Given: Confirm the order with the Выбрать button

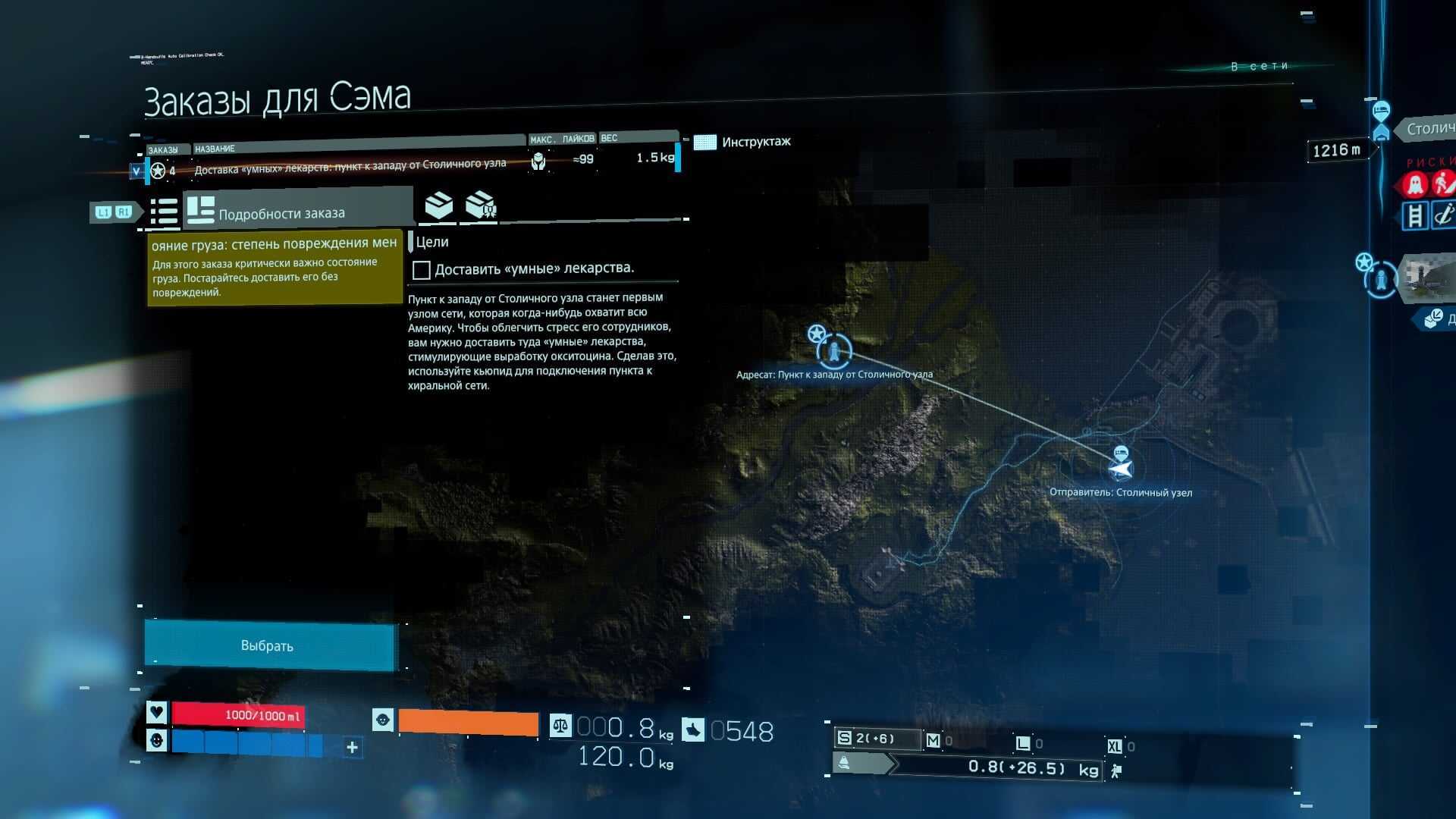Looking at the screenshot, I should tap(269, 645).
